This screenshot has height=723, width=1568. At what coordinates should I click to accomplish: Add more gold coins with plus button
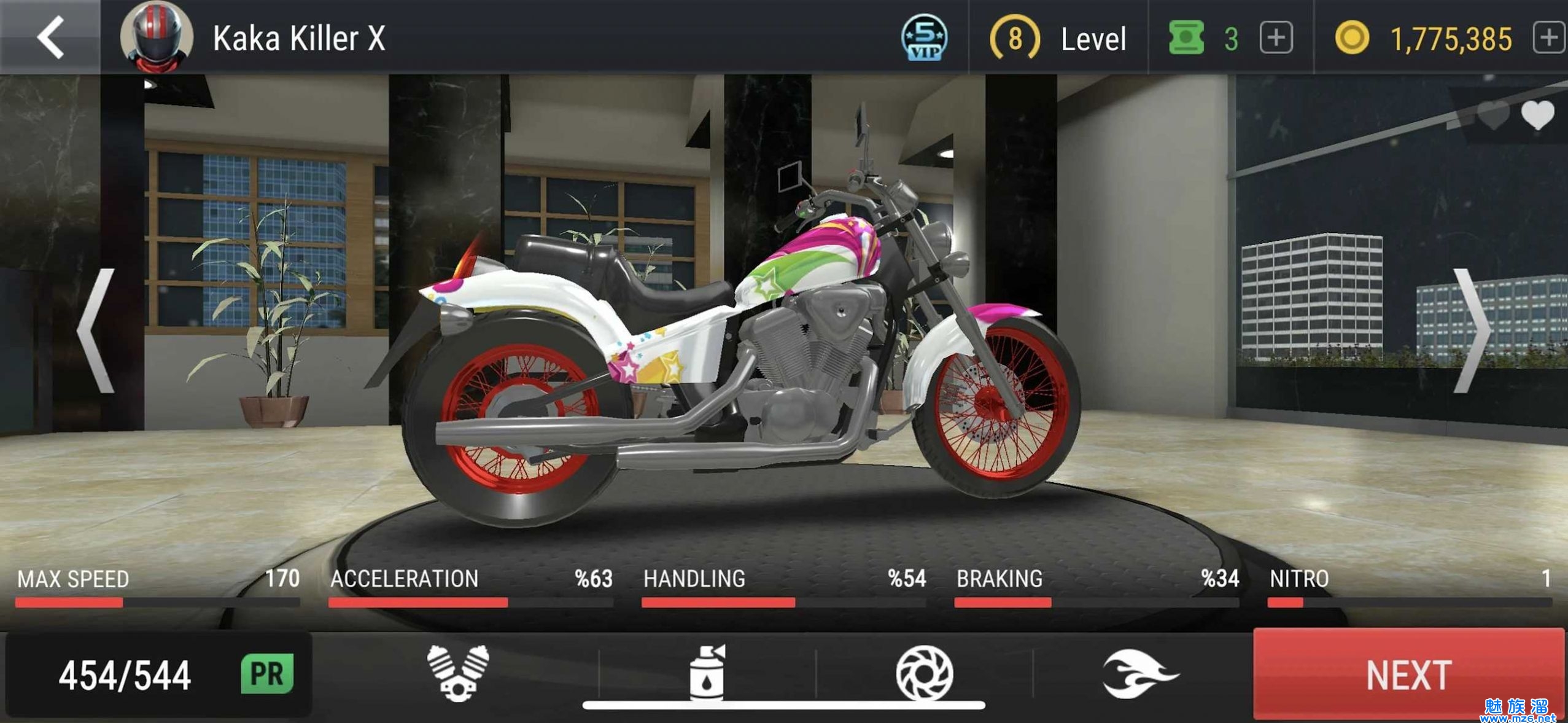click(1548, 39)
